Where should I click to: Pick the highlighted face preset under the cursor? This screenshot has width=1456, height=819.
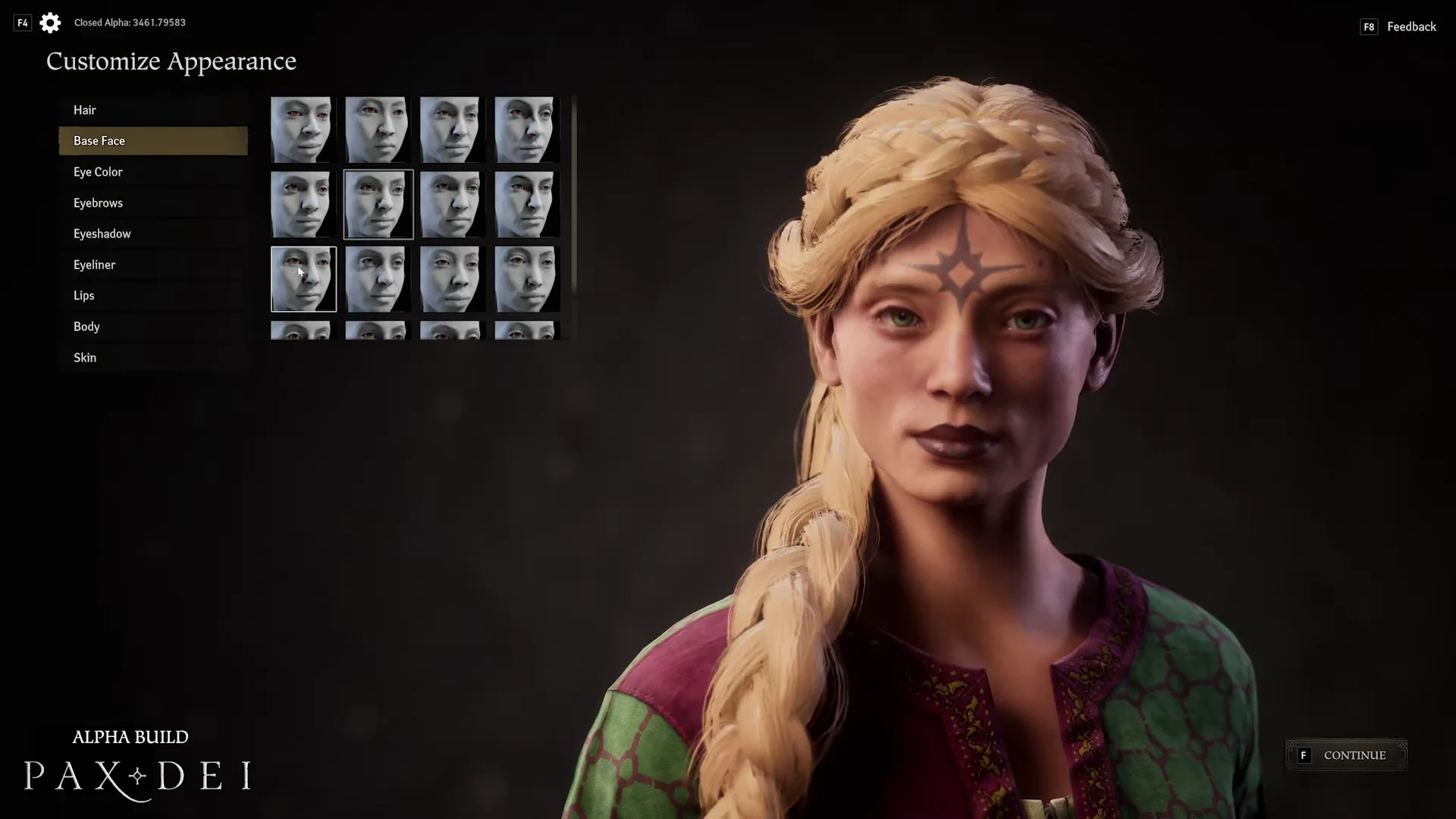303,279
